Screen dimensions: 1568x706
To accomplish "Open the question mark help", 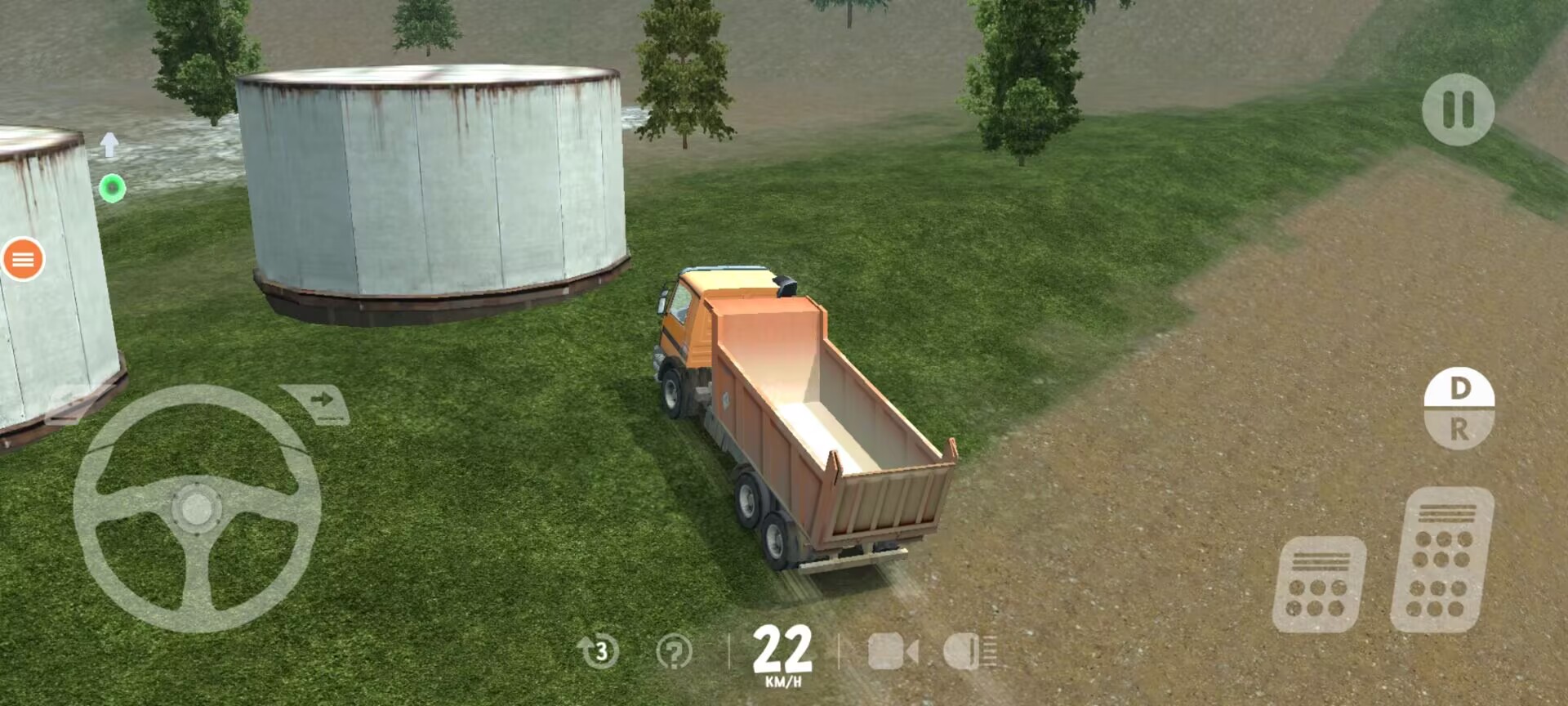I will (x=674, y=652).
